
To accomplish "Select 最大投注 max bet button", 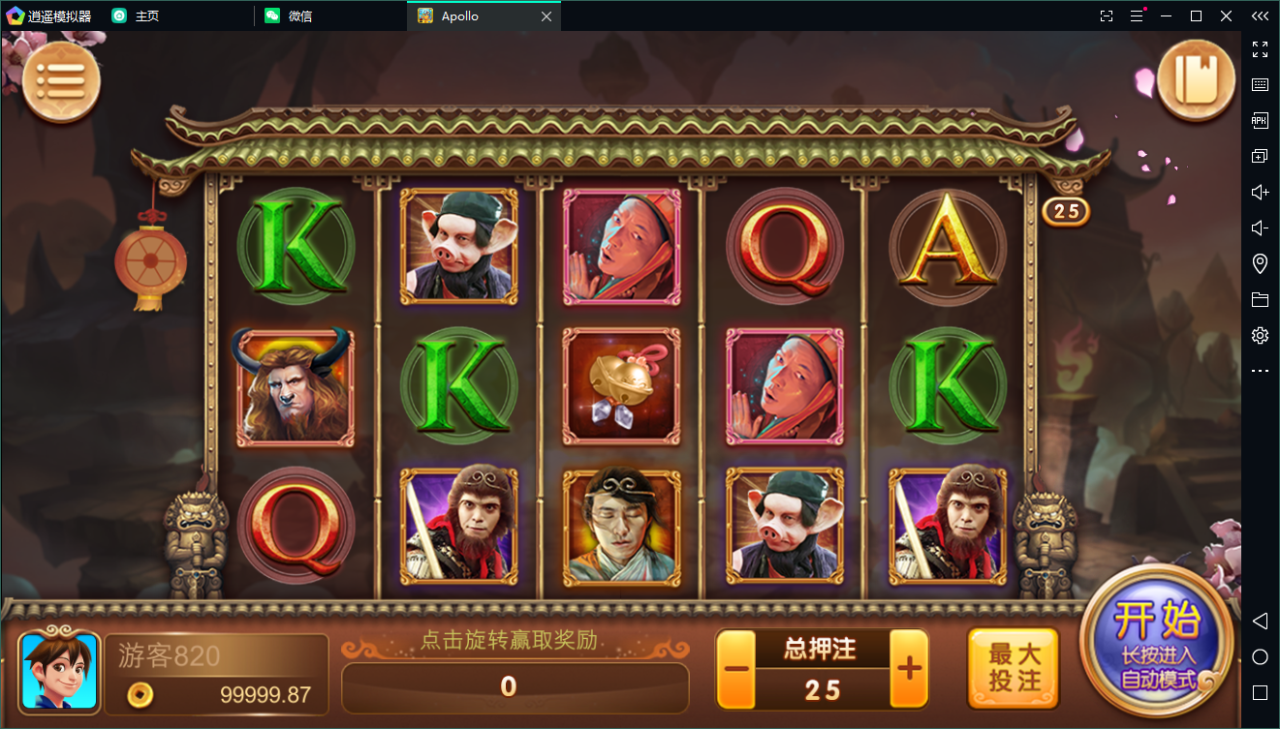I will (x=1013, y=667).
